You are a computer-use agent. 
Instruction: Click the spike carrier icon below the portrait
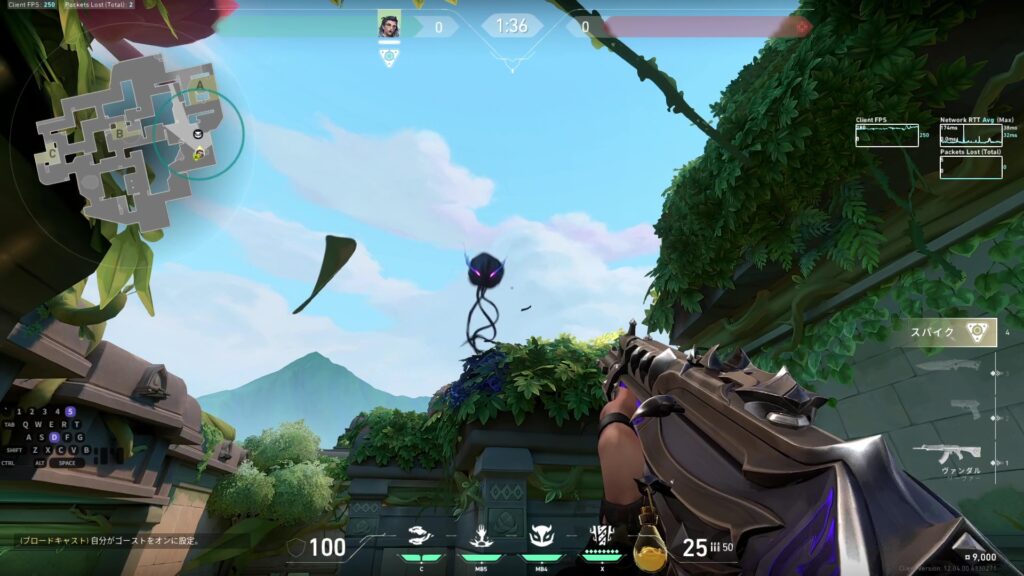pyautogui.click(x=389, y=58)
